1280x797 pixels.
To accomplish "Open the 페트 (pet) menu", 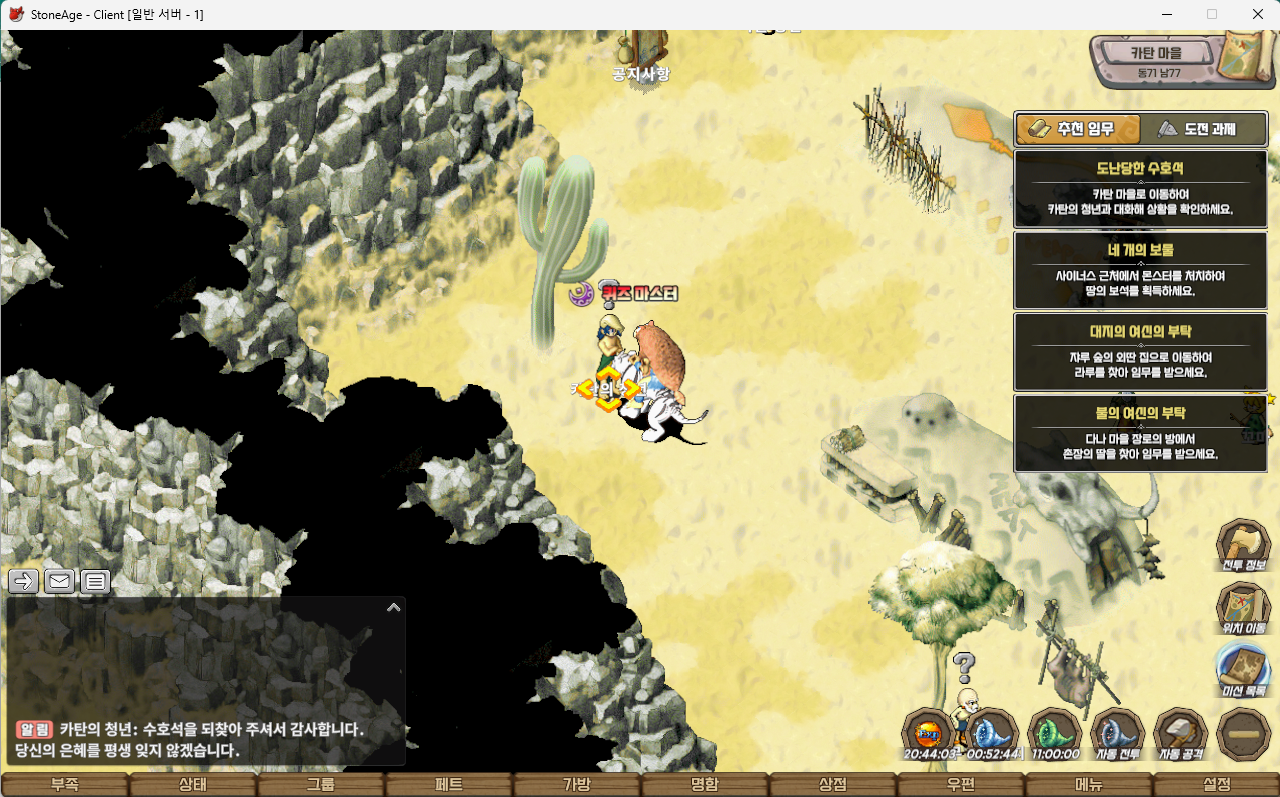I will click(449, 785).
